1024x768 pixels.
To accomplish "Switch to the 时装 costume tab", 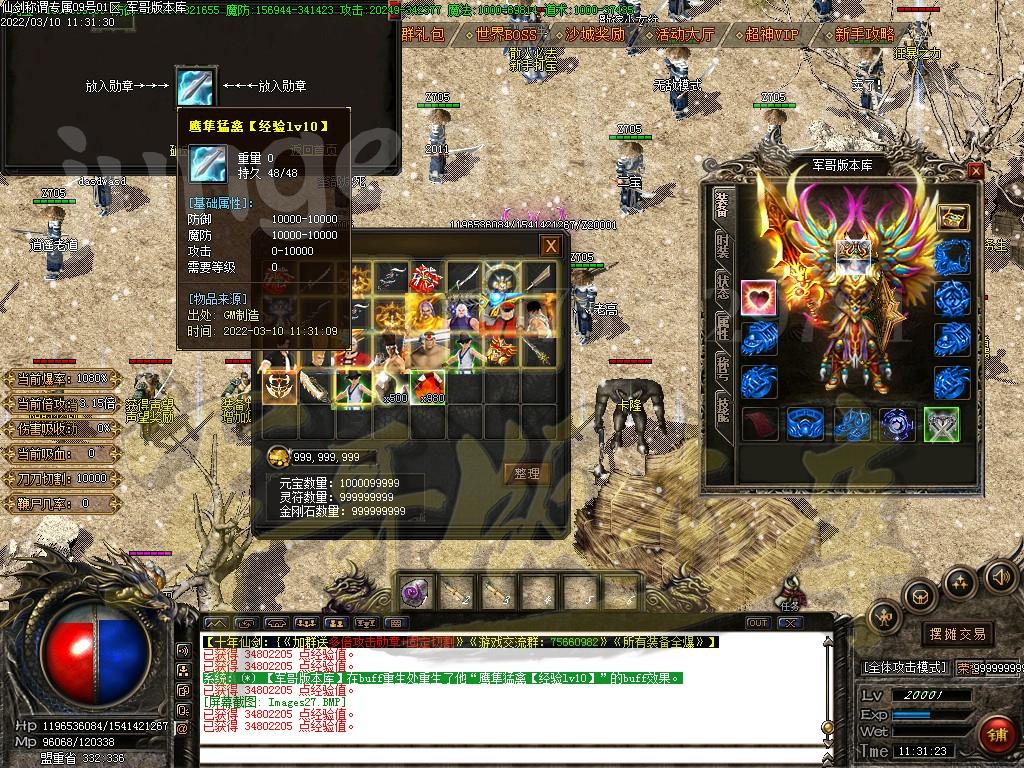I will pyautogui.click(x=722, y=249).
